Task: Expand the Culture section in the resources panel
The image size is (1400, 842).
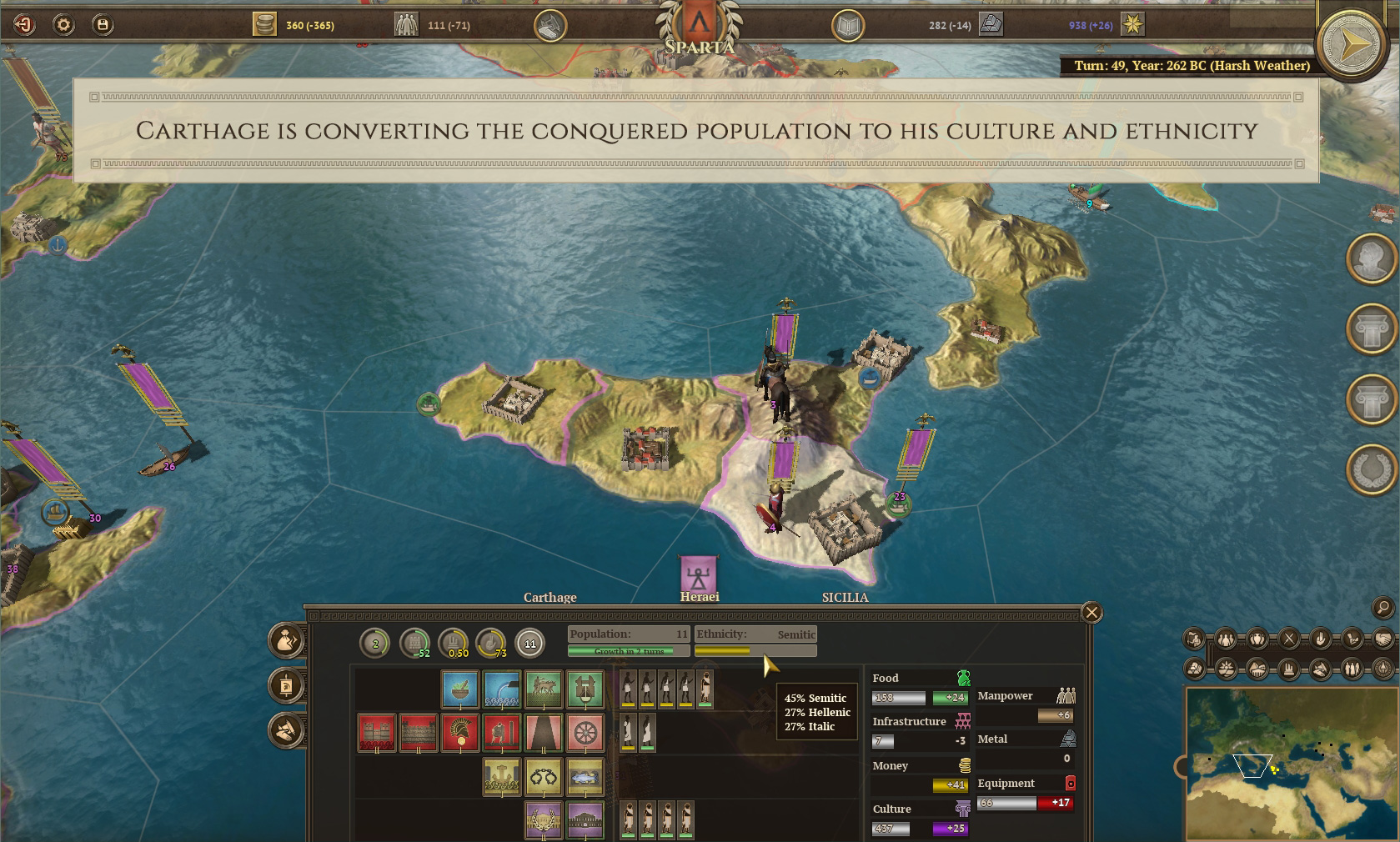Action: (892, 809)
